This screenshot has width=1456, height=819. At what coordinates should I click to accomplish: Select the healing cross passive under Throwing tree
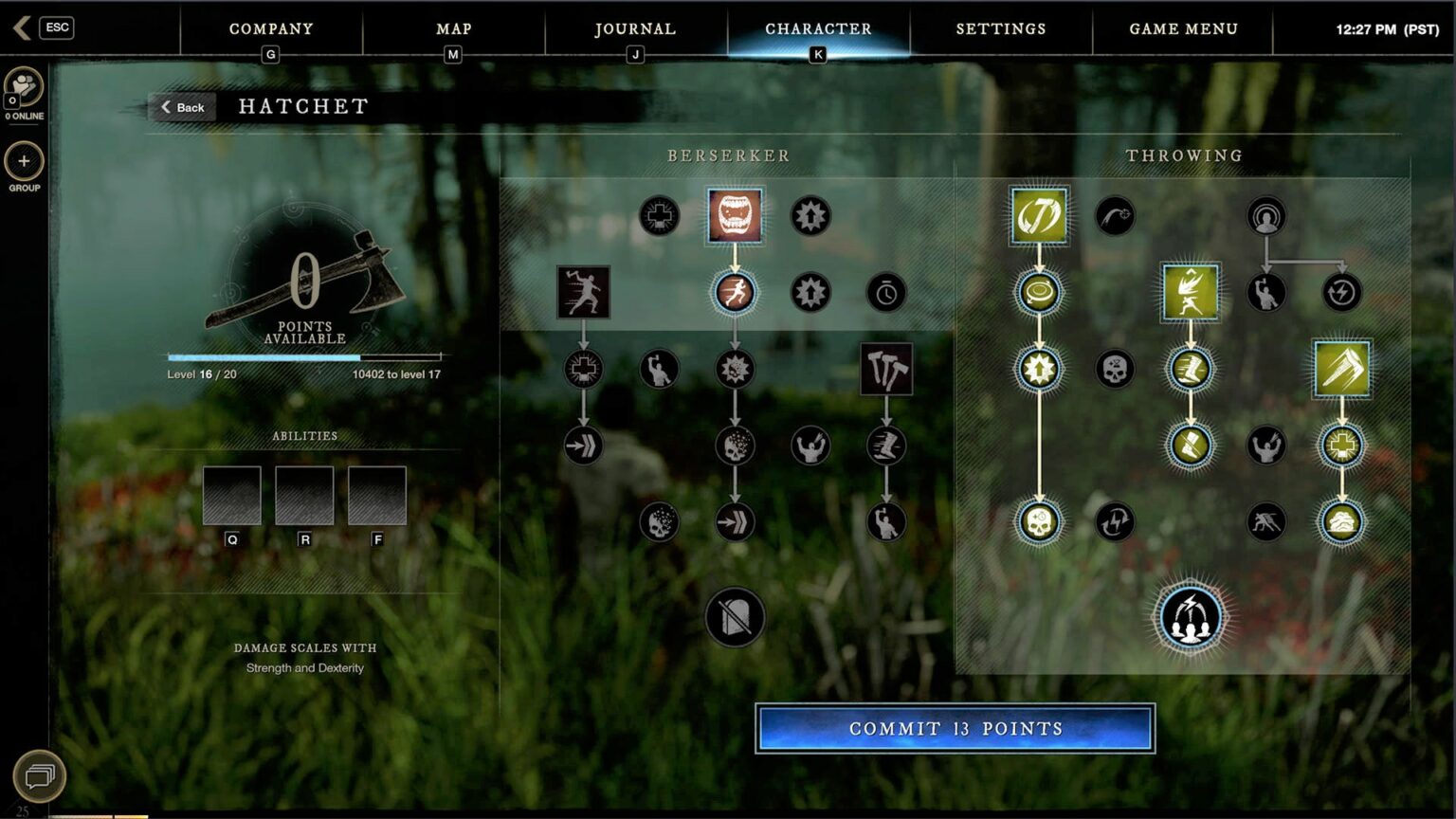(1342, 446)
